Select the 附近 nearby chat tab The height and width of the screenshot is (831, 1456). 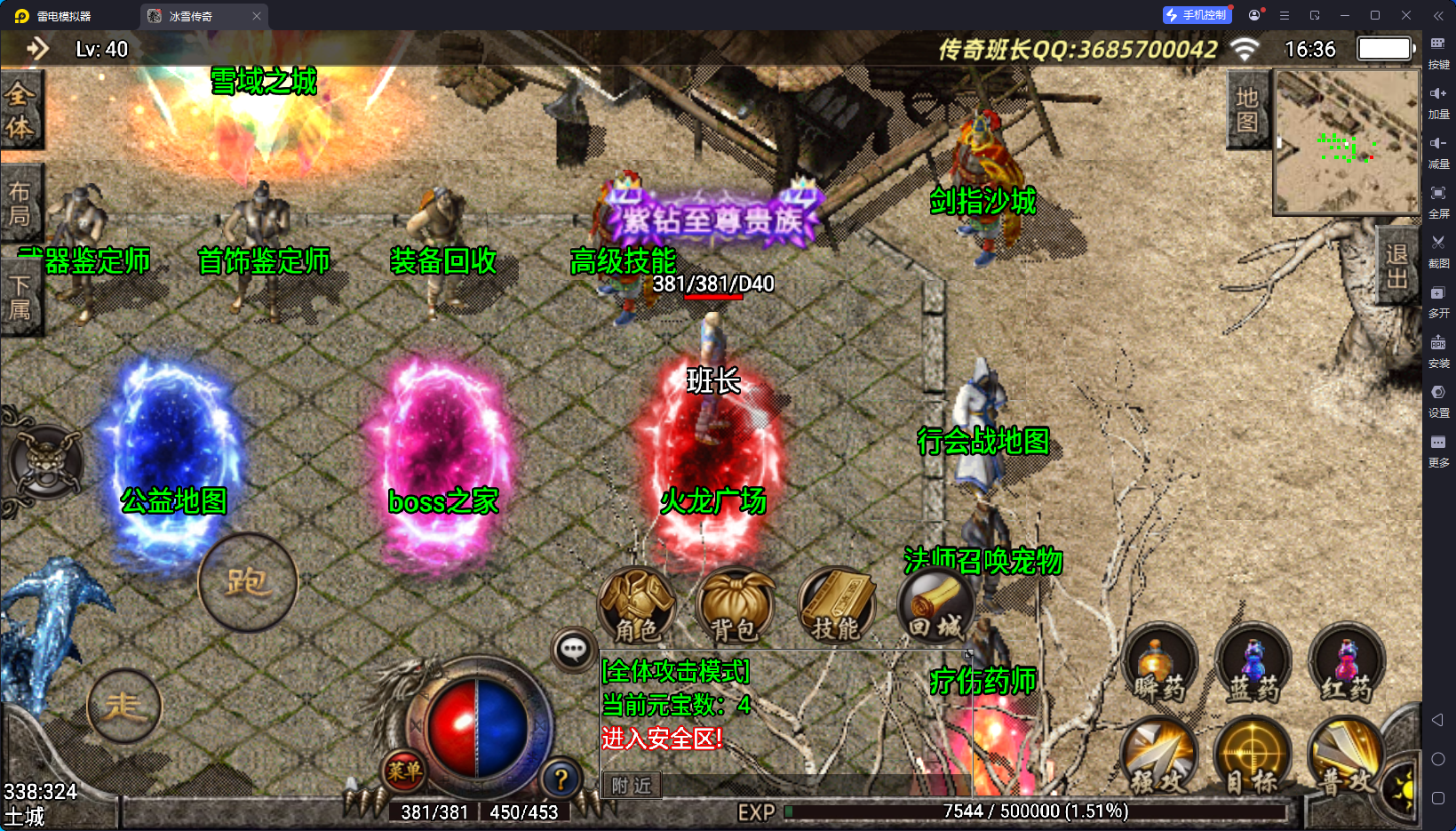(x=632, y=786)
